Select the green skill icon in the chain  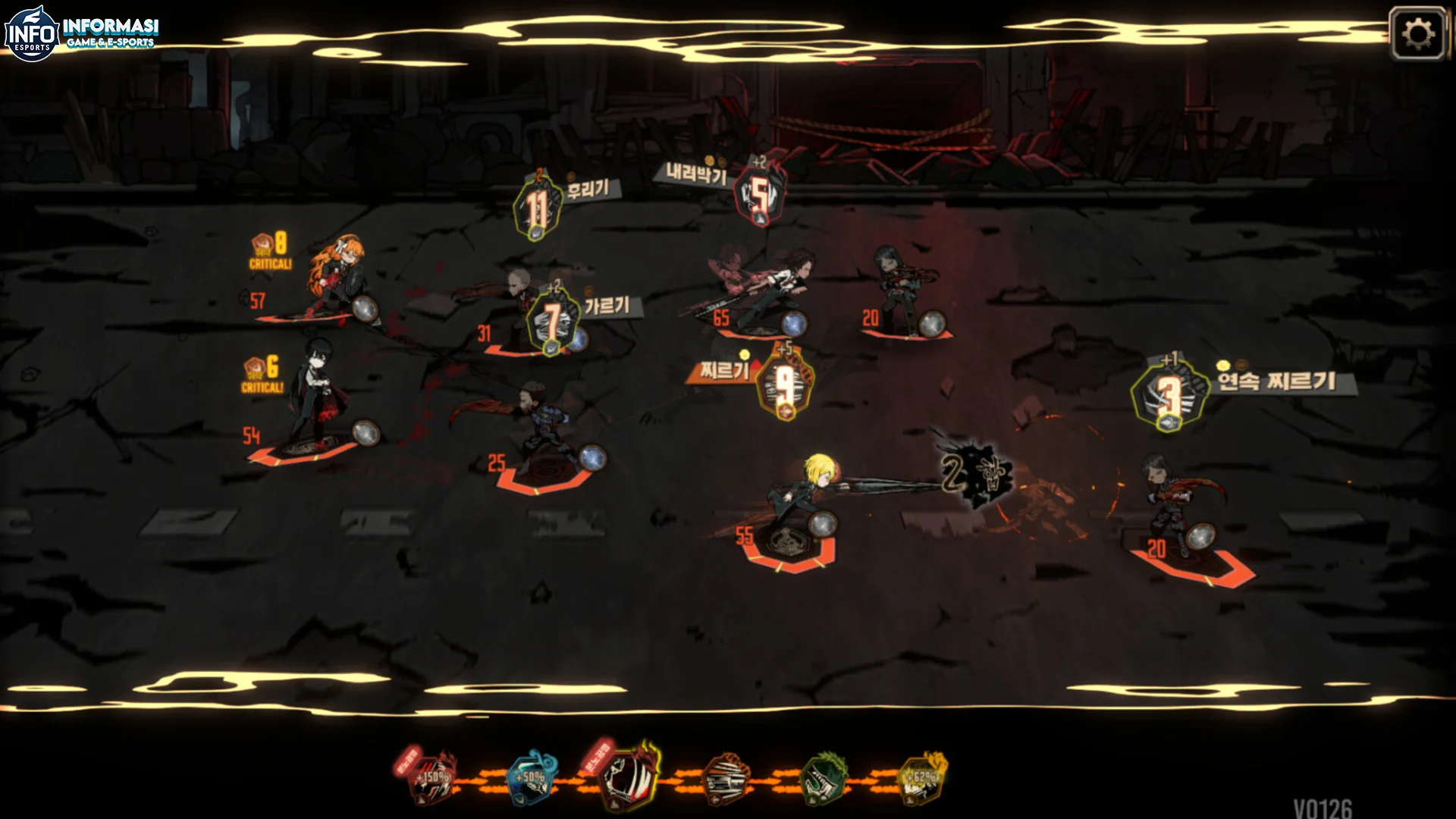(824, 779)
